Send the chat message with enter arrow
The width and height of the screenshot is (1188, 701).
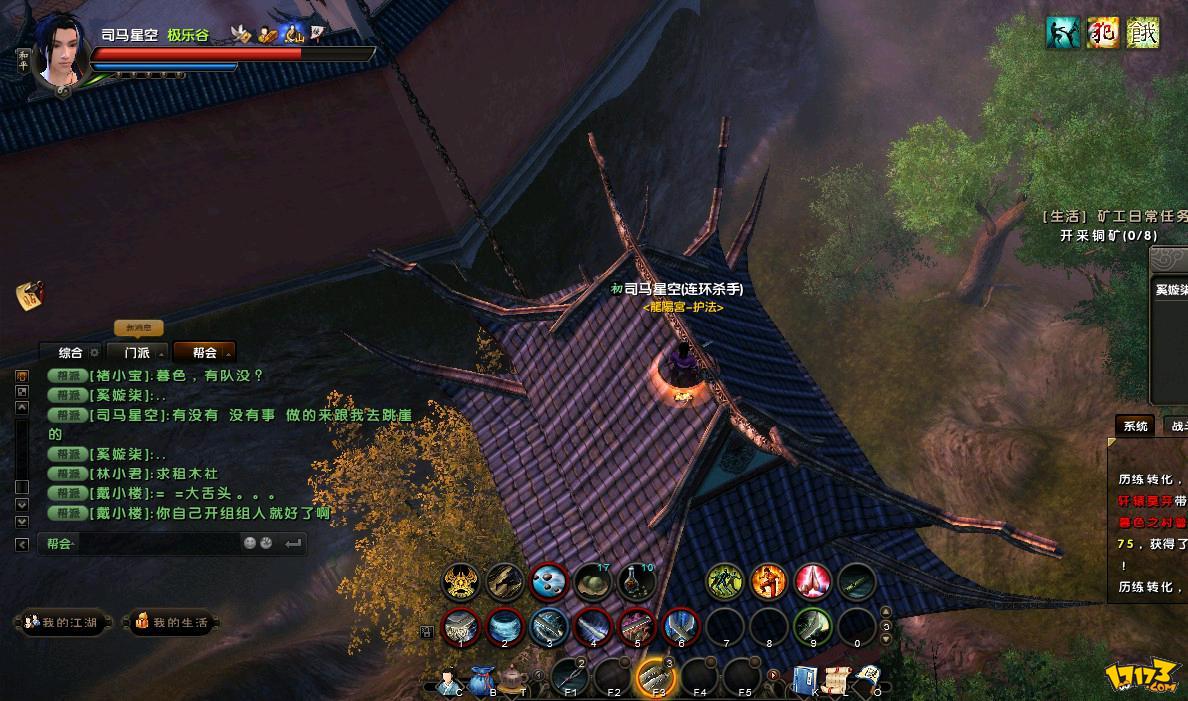tap(293, 544)
